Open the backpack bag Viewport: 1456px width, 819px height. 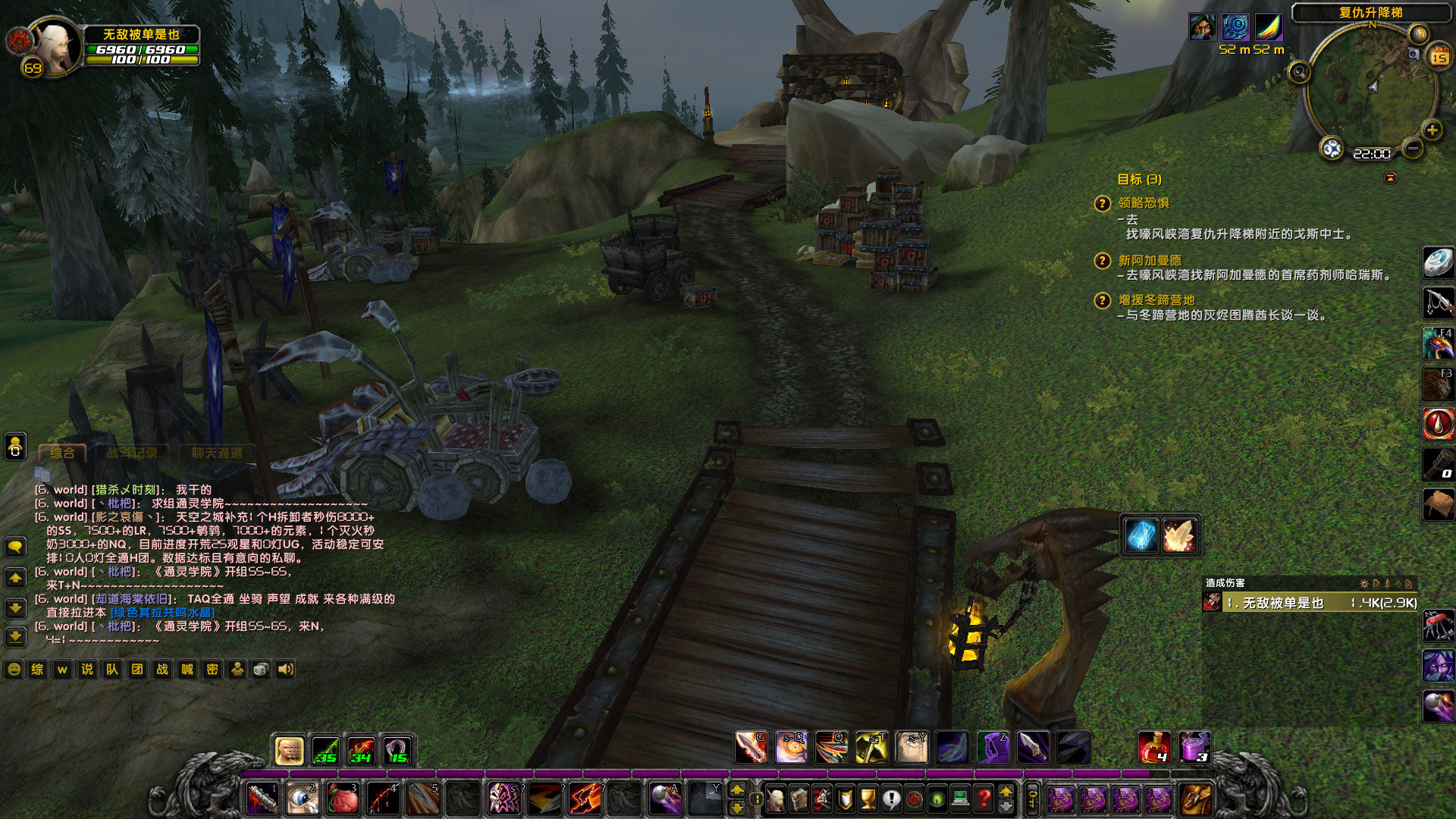pyautogui.click(x=1195, y=800)
